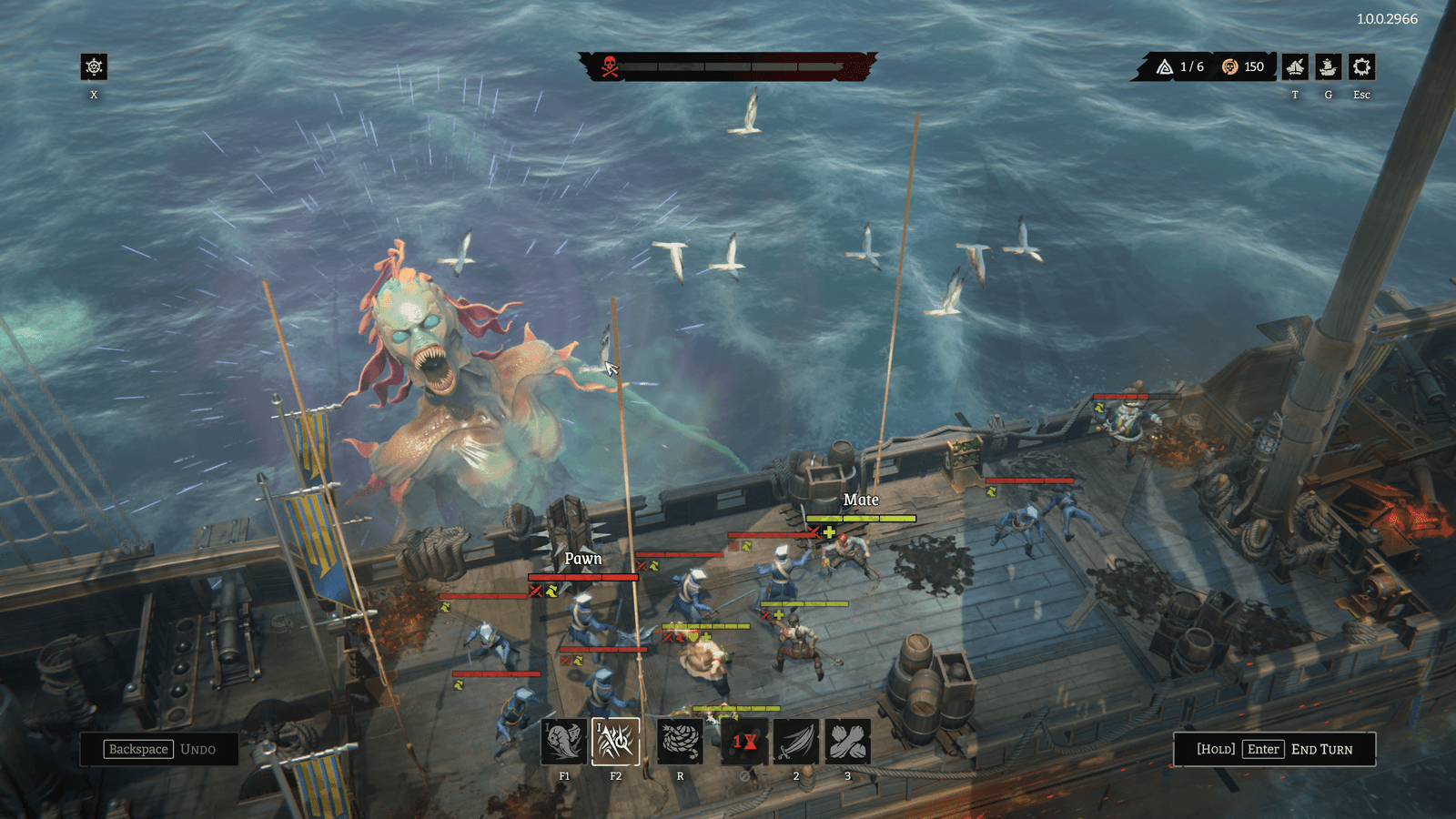This screenshot has height=819, width=1456.
Task: Use the coiled rope ability
Action: [680, 742]
